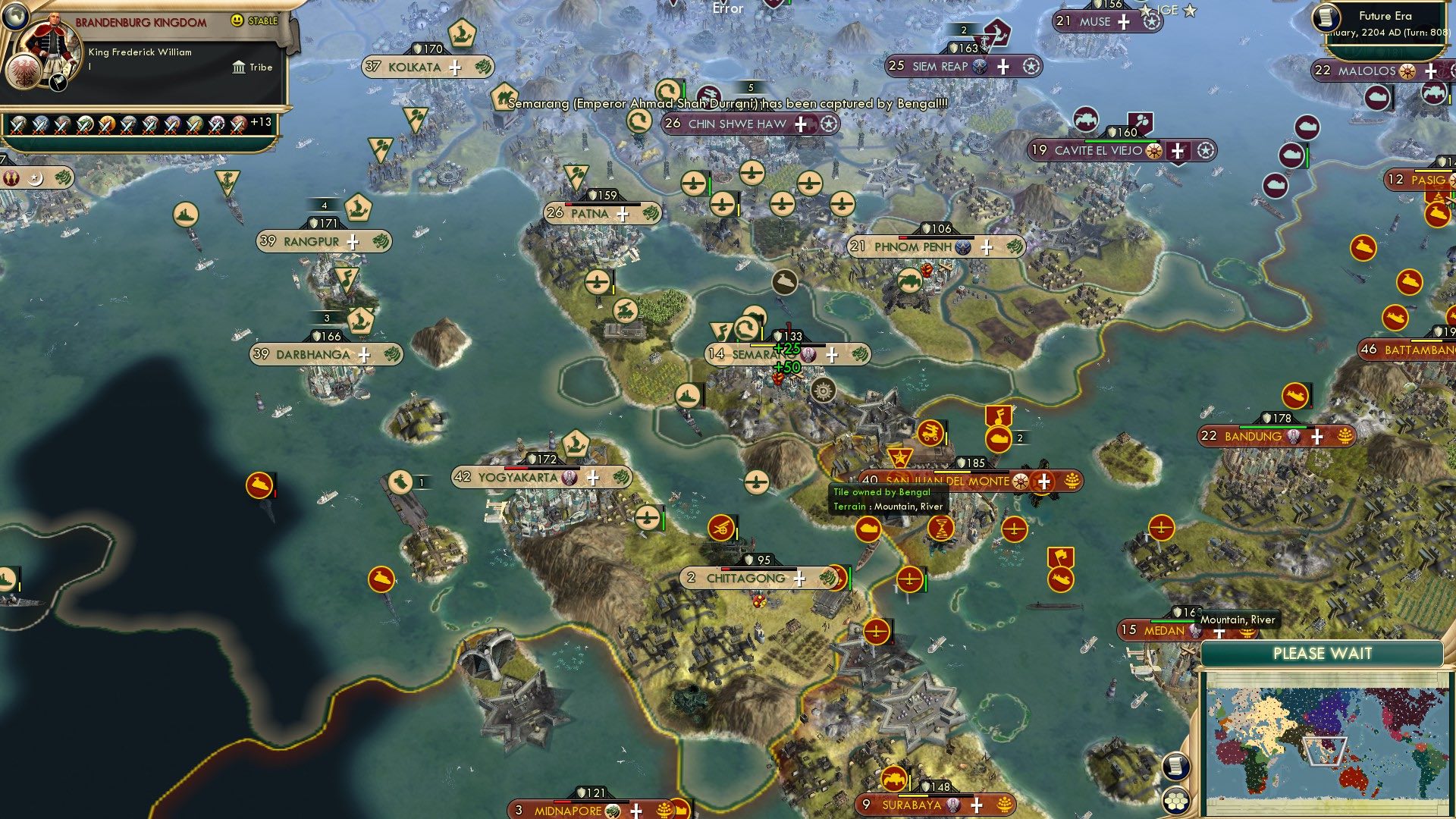Select the first enemy civilization icon in the war ribbon
Image resolution: width=1456 pixels, height=819 pixels.
click(17, 125)
